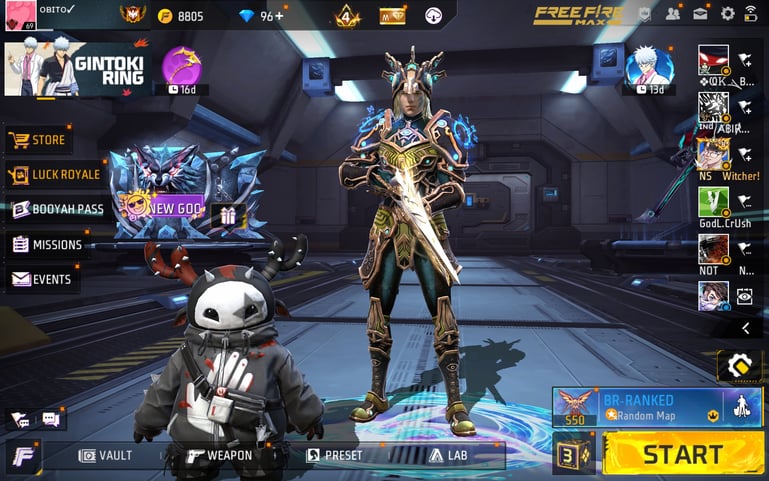The image size is (769, 481).
Task: Open the mail envelope icon
Action: pyautogui.click(x=700, y=14)
